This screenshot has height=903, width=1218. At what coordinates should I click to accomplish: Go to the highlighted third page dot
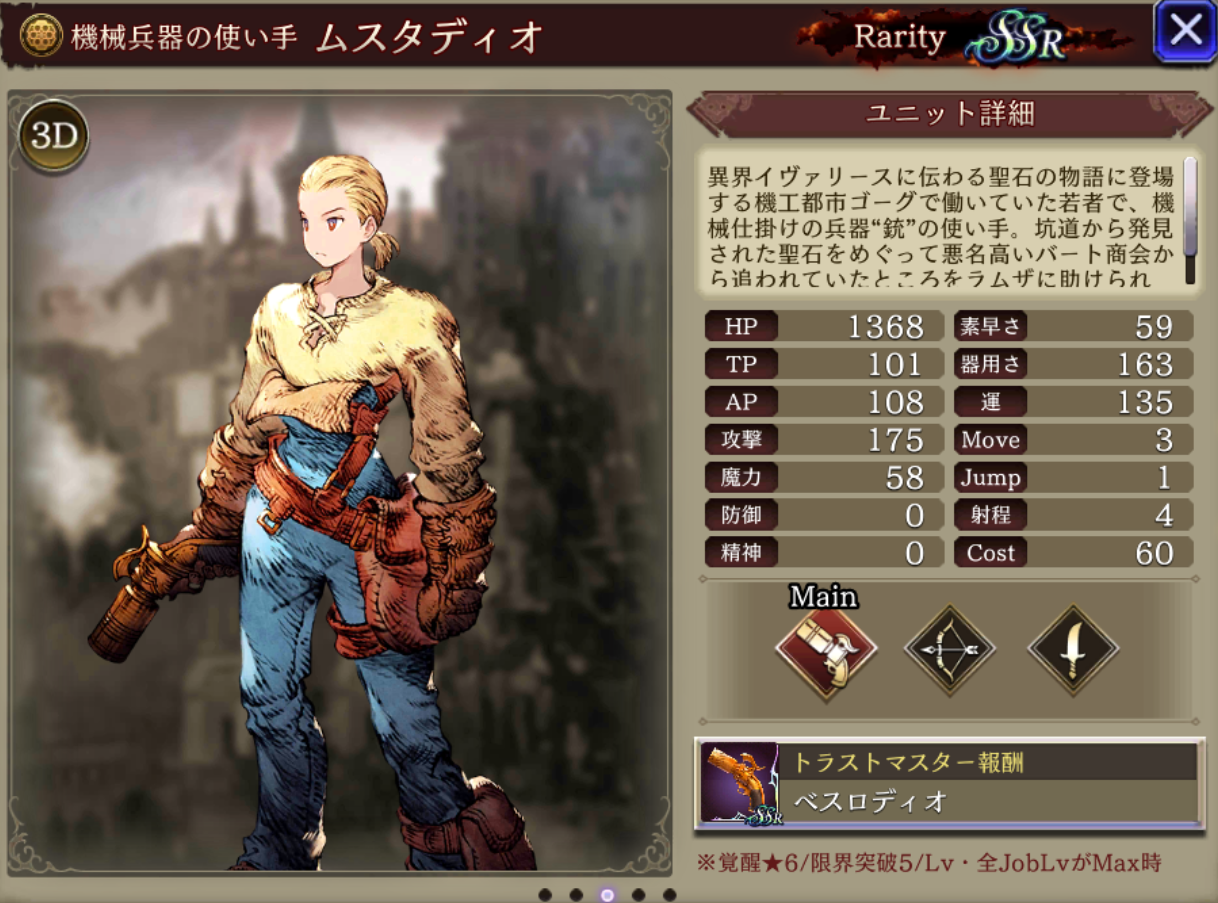point(606,895)
